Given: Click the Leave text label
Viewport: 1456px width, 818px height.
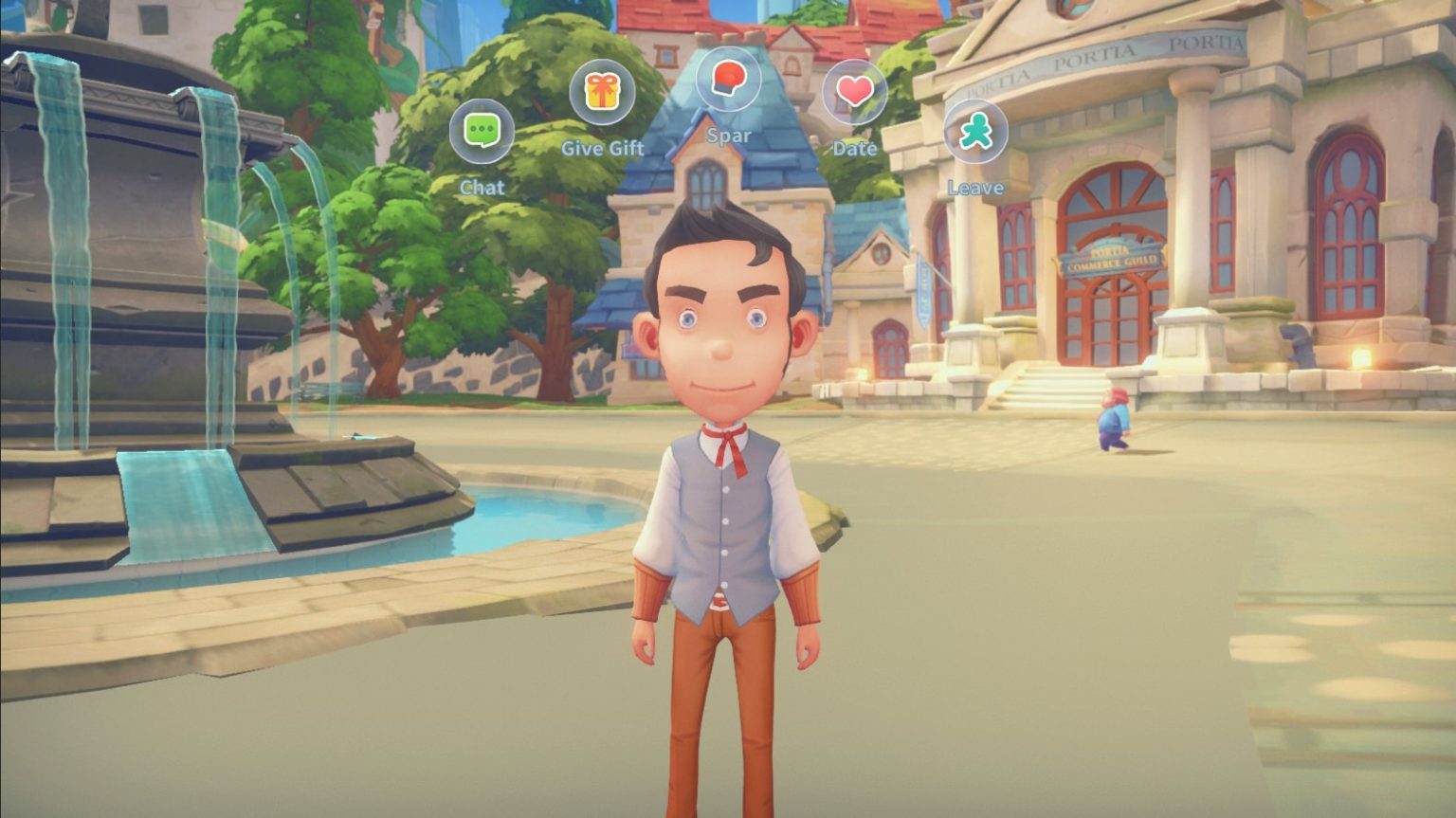Looking at the screenshot, I should (976, 187).
